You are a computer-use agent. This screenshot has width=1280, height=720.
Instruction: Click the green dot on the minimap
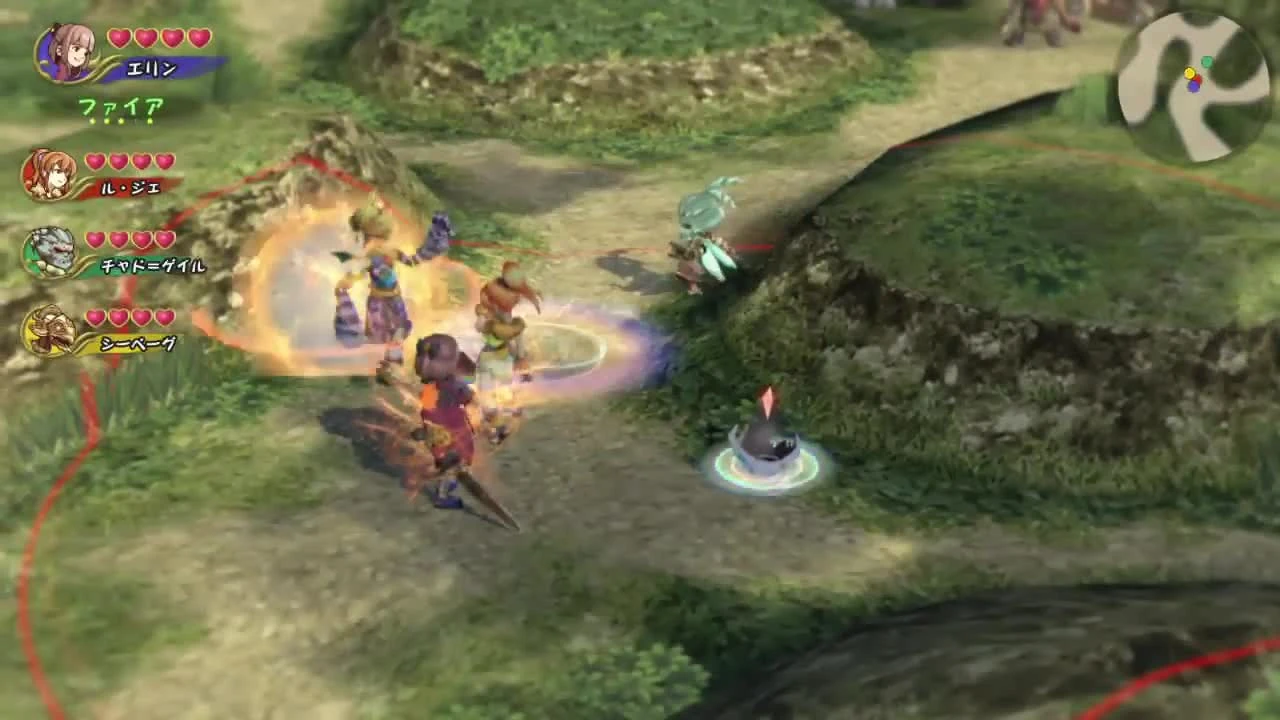pyautogui.click(x=1207, y=62)
